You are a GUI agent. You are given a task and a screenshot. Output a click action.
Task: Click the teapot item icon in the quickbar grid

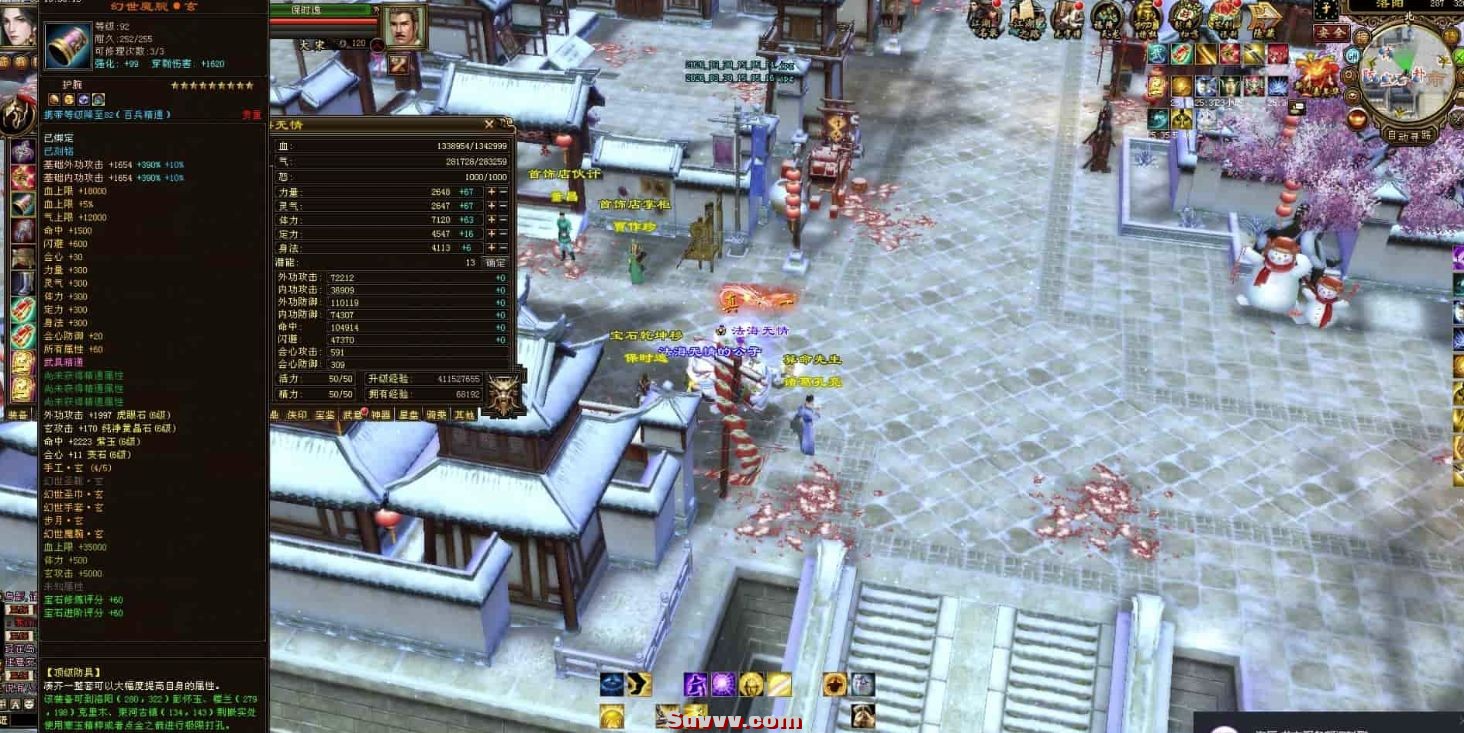(1232, 85)
